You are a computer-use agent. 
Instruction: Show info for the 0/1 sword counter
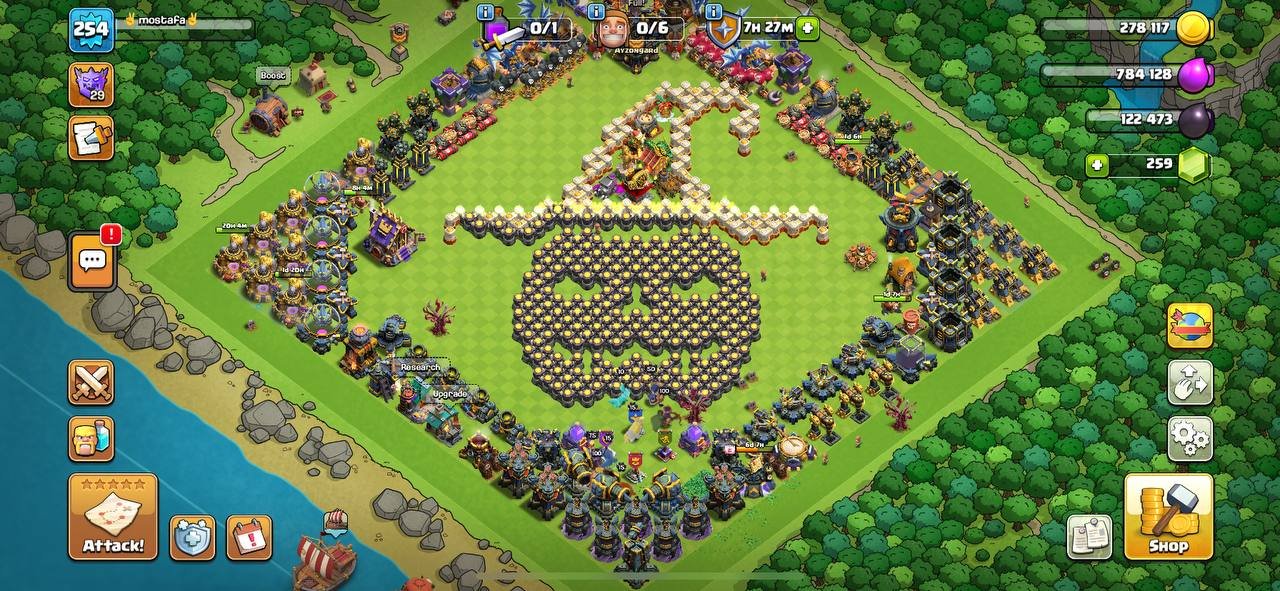point(486,13)
